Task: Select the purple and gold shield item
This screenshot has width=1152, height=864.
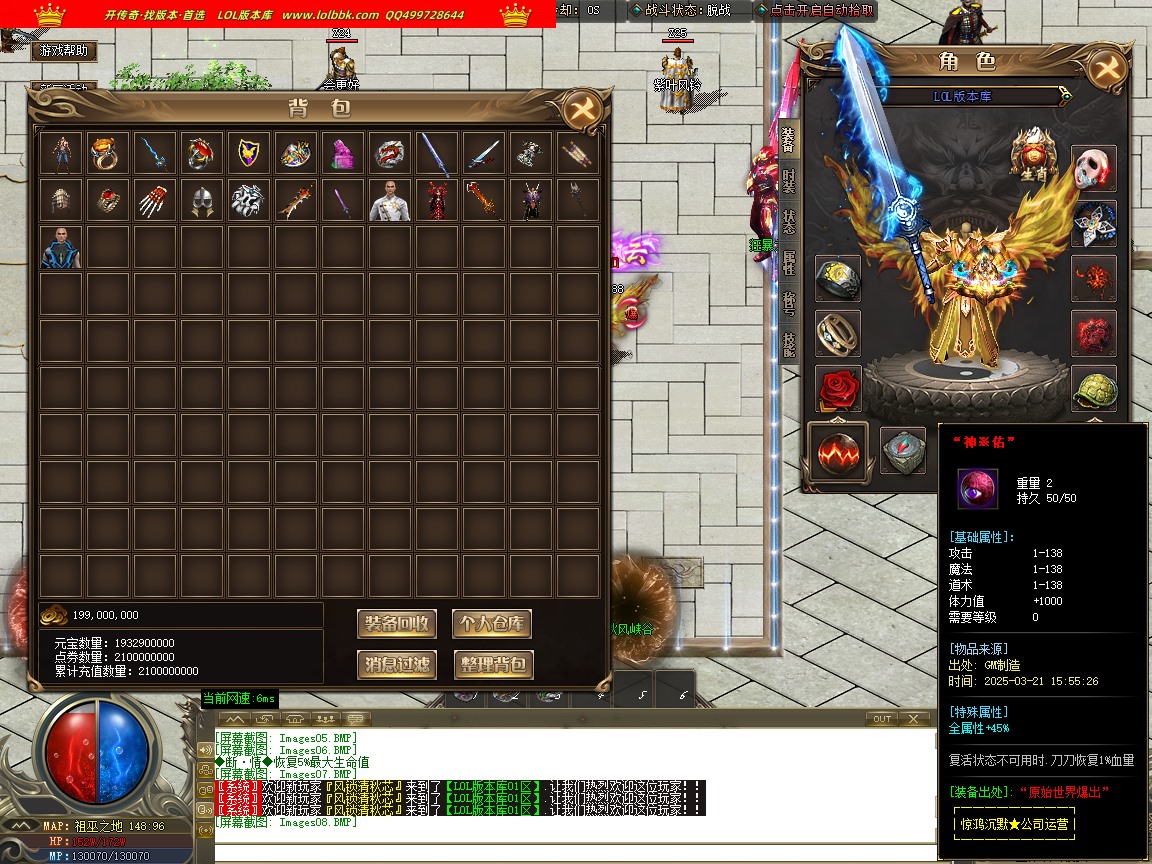Action: (247, 153)
